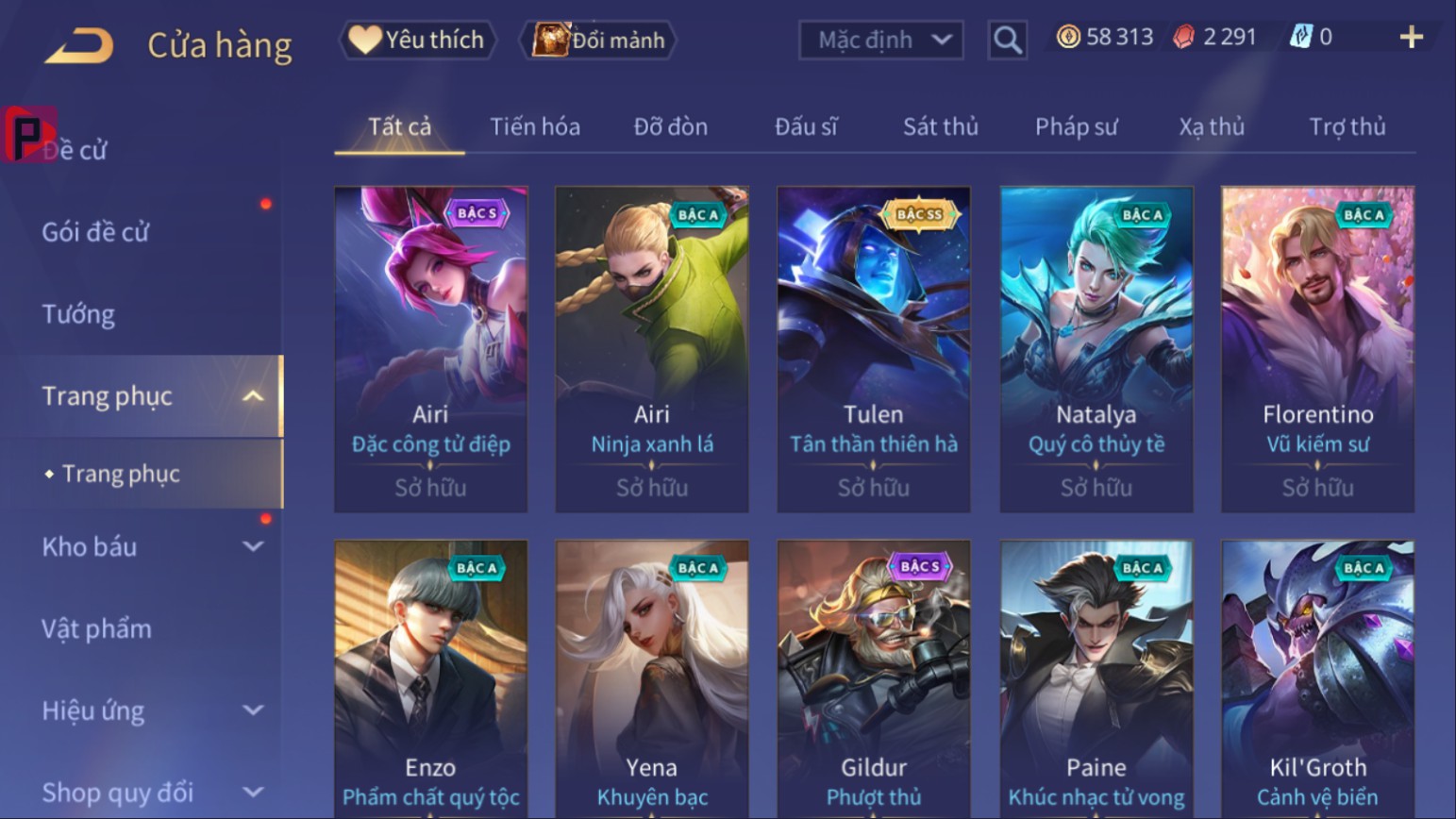The height and width of the screenshot is (819, 1456).
Task: Go back using the return arrow
Action: click(79, 44)
